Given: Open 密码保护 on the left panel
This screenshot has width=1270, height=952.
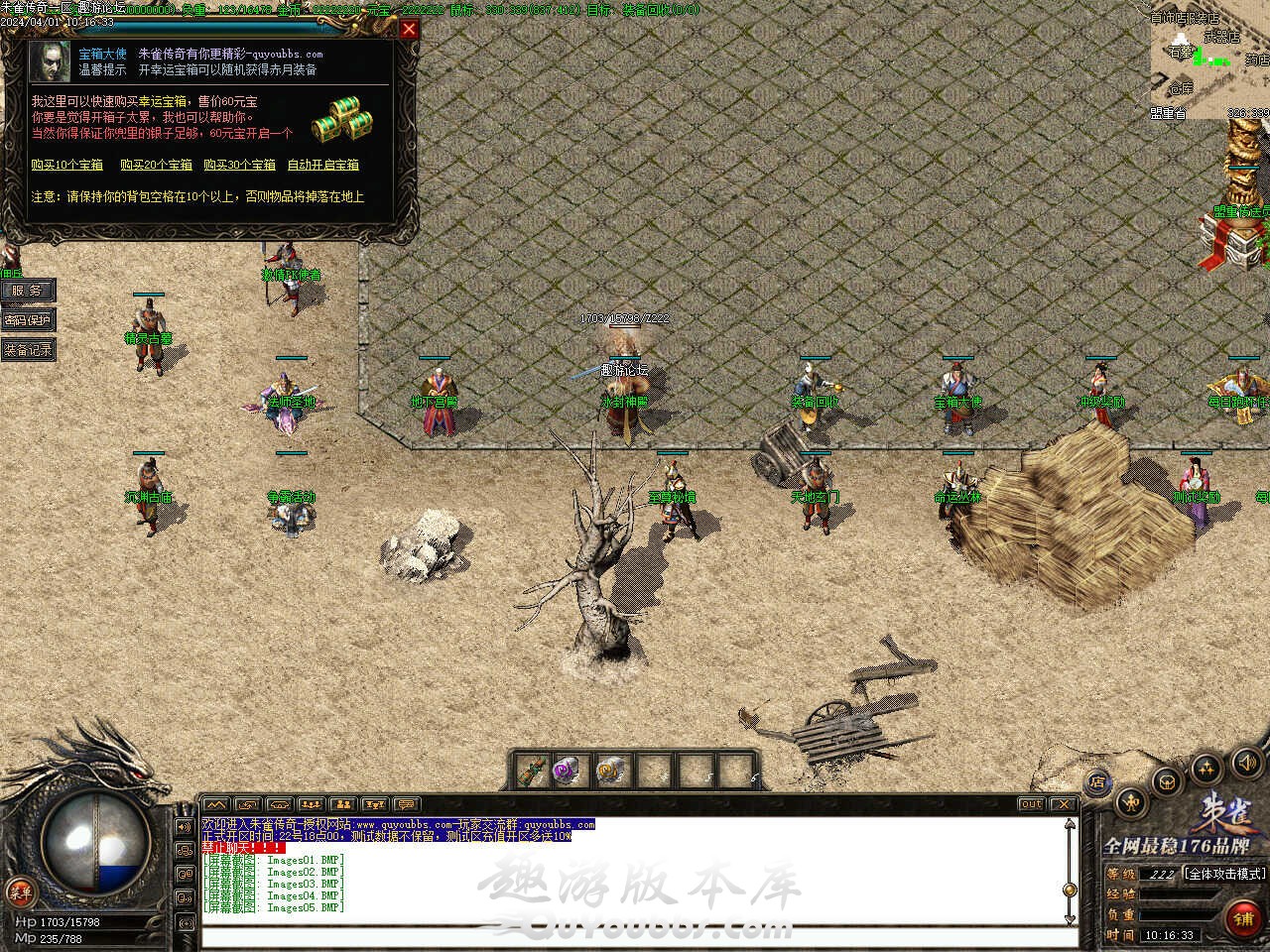Looking at the screenshot, I should pyautogui.click(x=27, y=320).
